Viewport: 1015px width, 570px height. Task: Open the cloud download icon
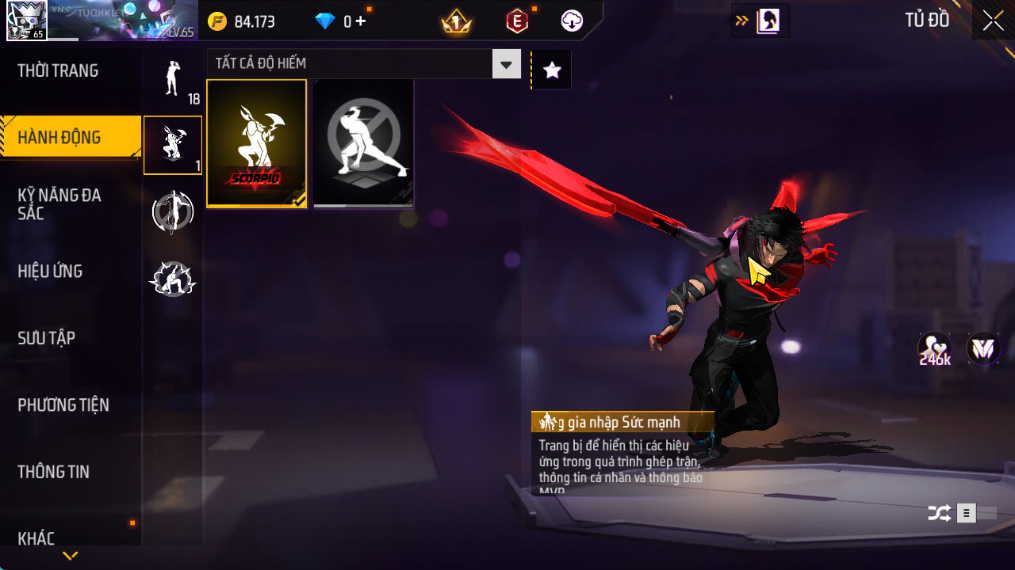[x=572, y=21]
